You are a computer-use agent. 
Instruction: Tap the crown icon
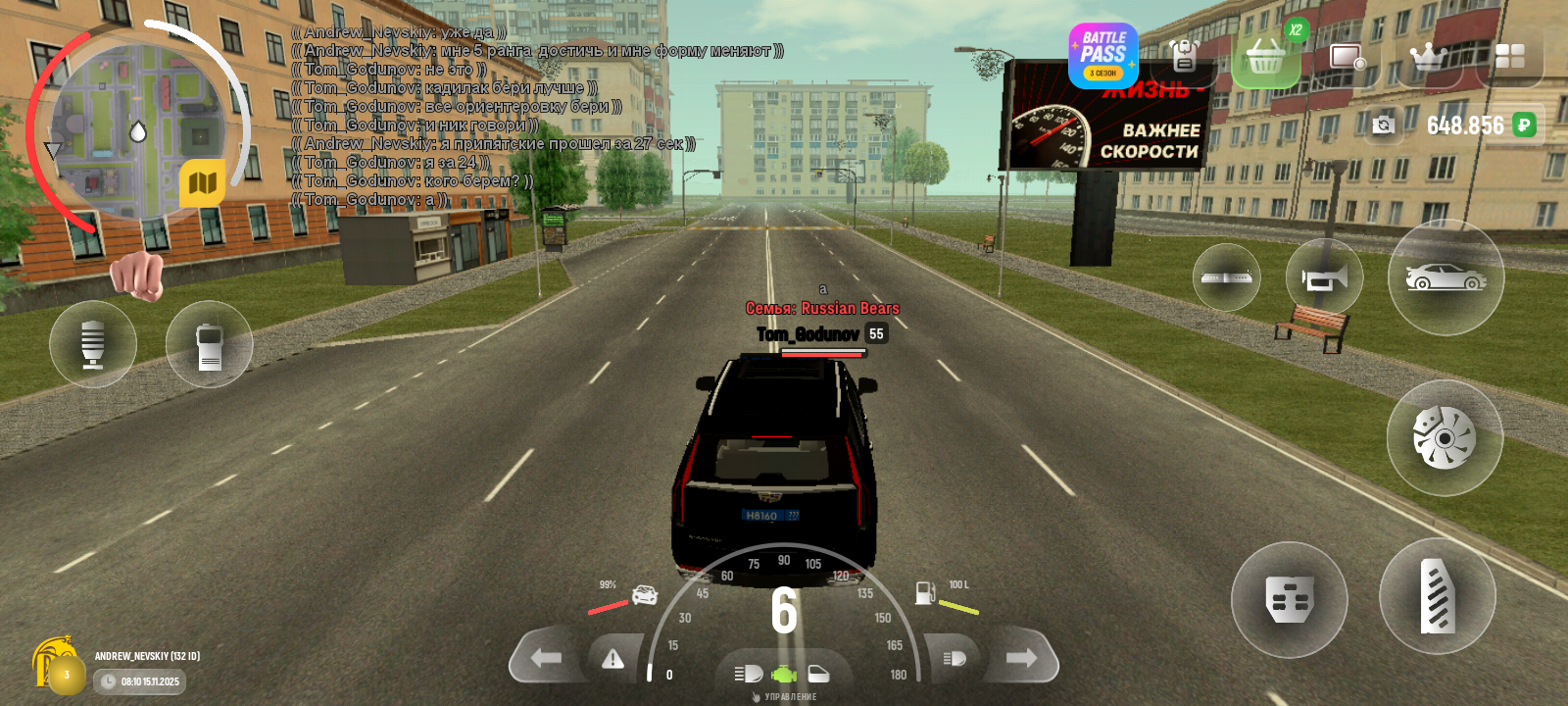tap(1428, 57)
